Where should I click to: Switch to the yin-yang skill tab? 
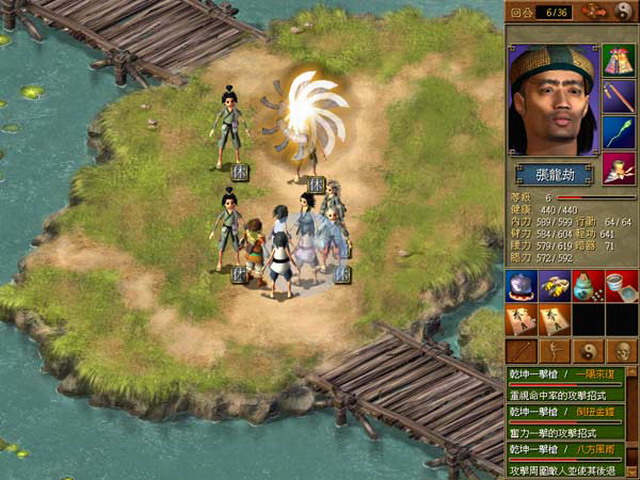(588, 351)
